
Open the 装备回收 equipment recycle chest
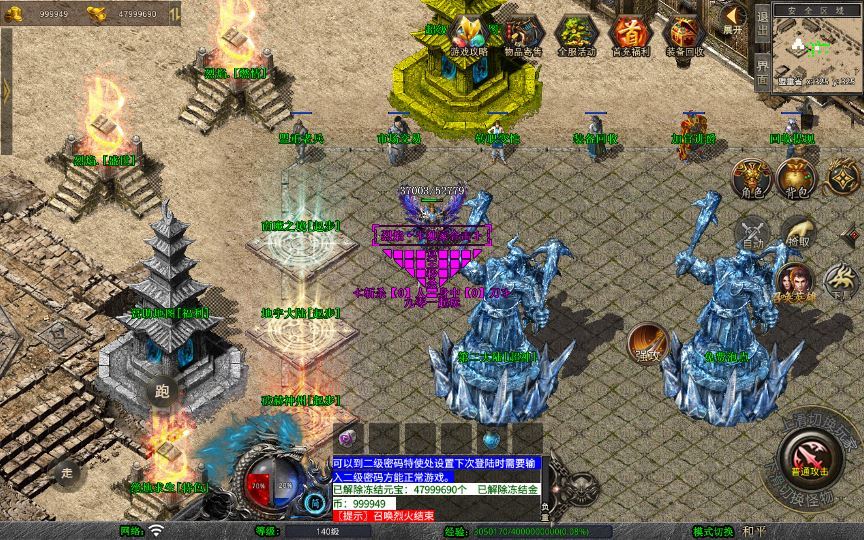(x=684, y=33)
